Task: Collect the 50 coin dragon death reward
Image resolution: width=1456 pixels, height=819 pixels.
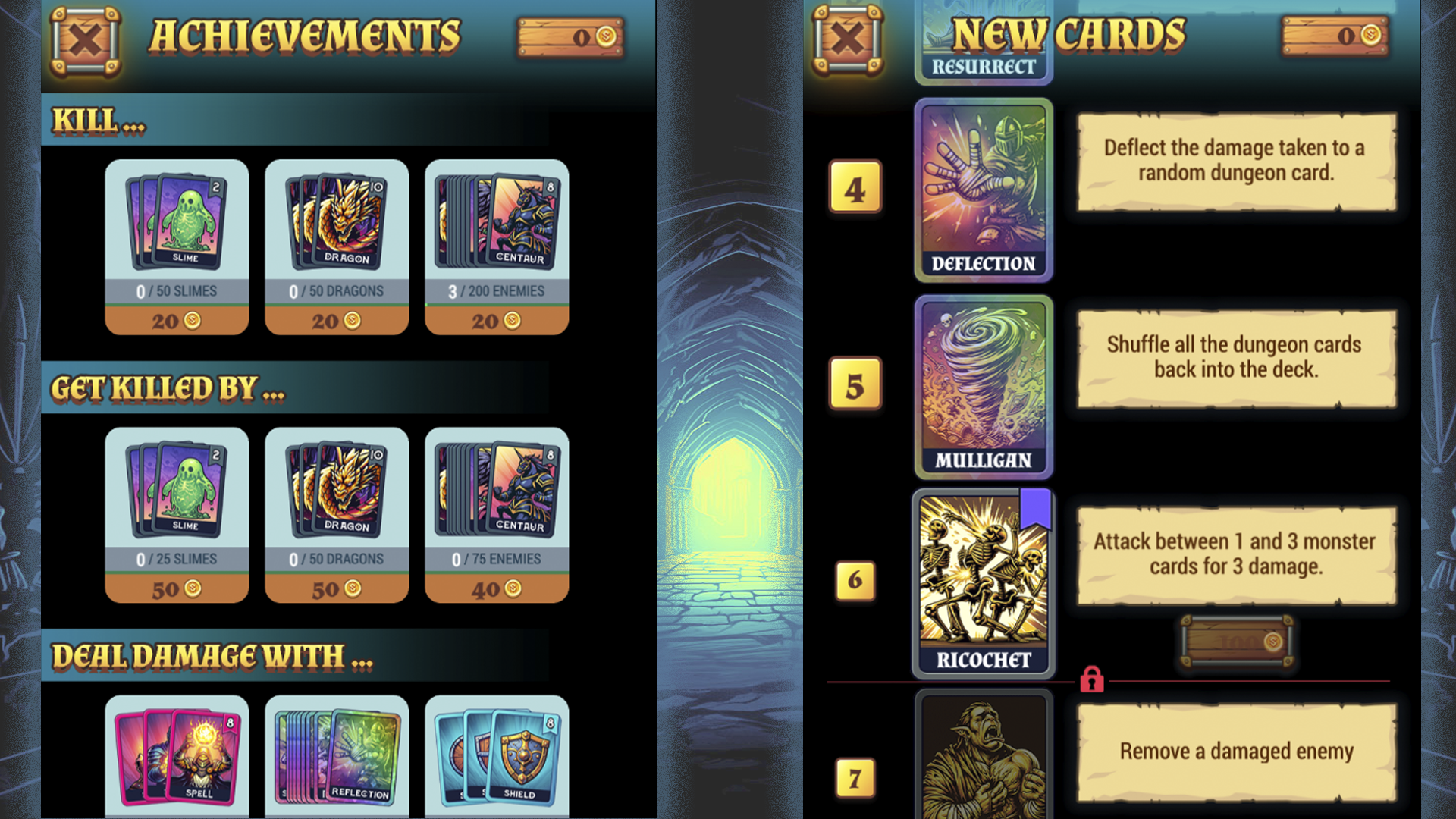Action: [337, 589]
